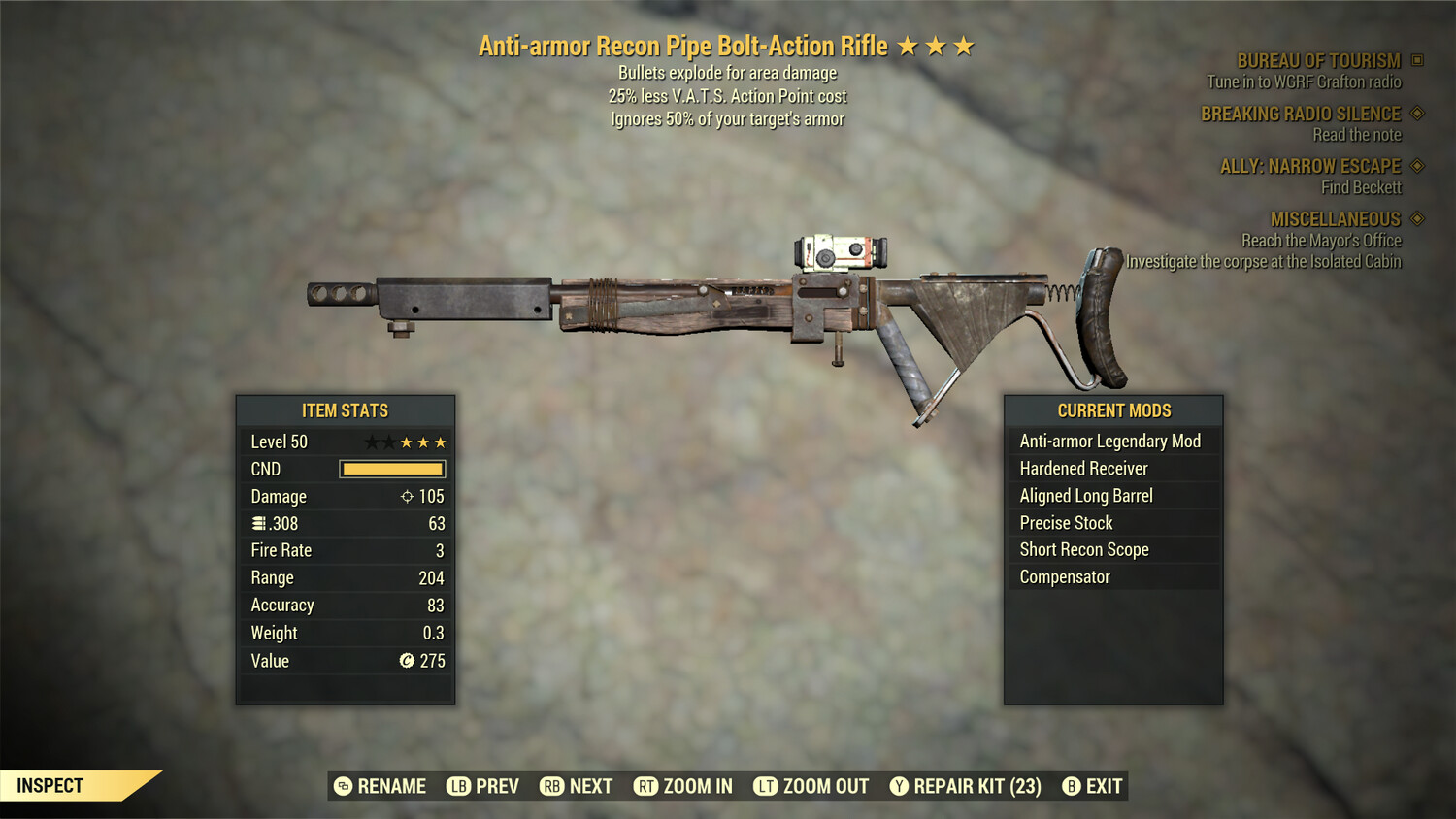Viewport: 1456px width, 819px height.
Task: Click the CND condition bar
Action: pyautogui.click(x=392, y=469)
